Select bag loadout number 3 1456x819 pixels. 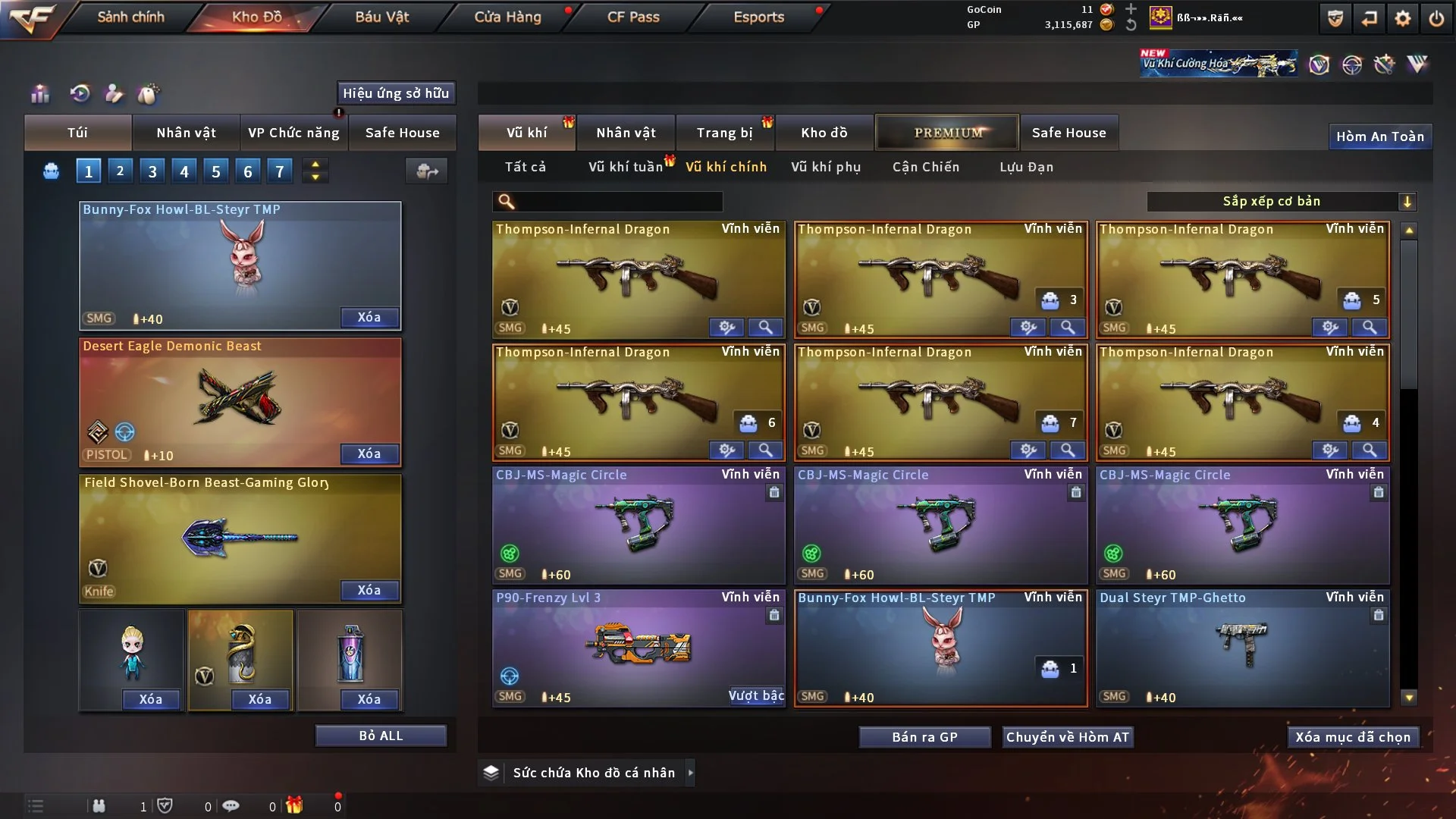pos(152,171)
